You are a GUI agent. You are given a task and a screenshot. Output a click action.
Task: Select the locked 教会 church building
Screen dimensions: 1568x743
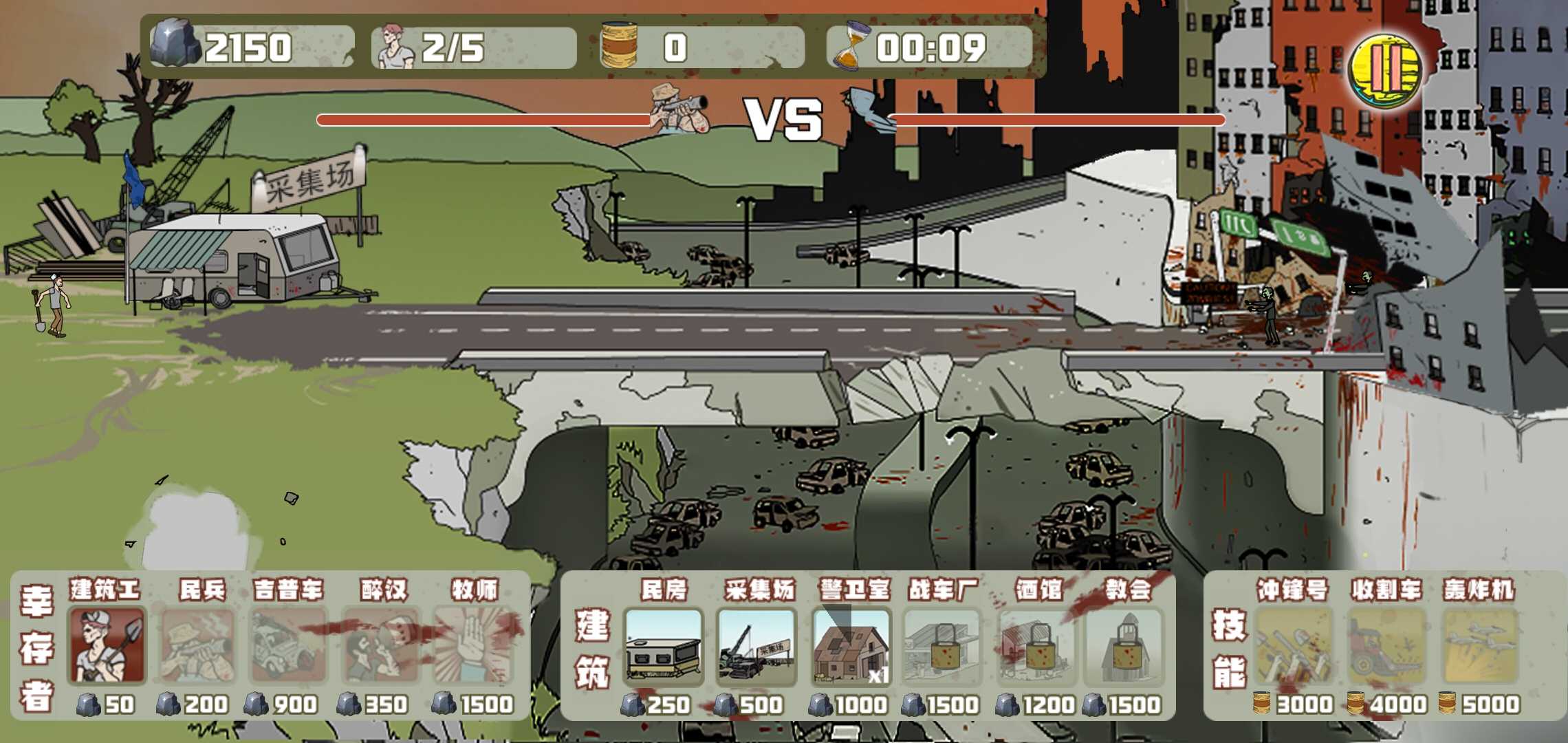[1125, 647]
